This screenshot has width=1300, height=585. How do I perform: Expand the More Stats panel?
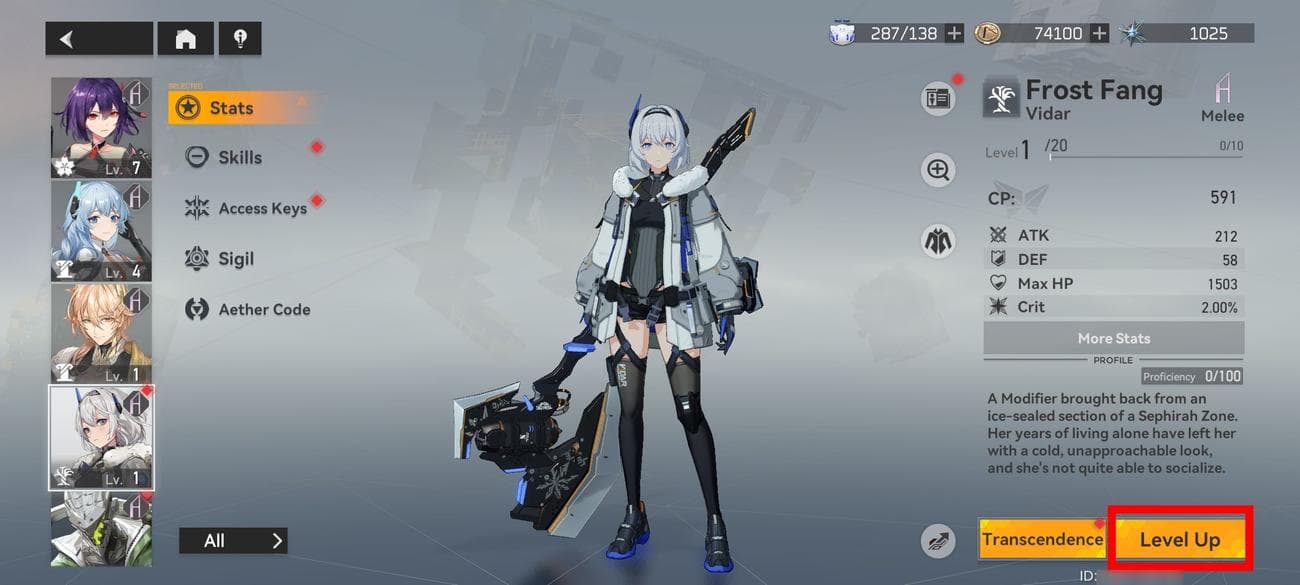pos(1113,338)
